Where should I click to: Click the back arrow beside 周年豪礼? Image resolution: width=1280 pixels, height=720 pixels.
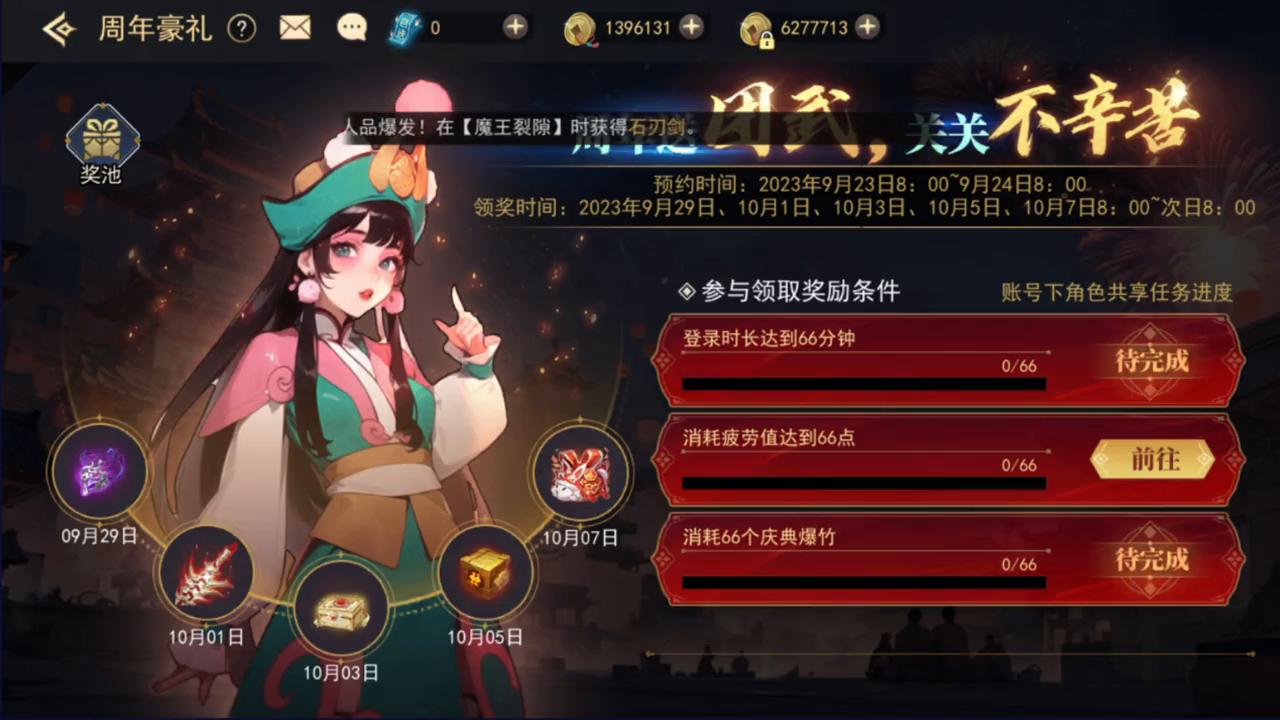point(57,28)
